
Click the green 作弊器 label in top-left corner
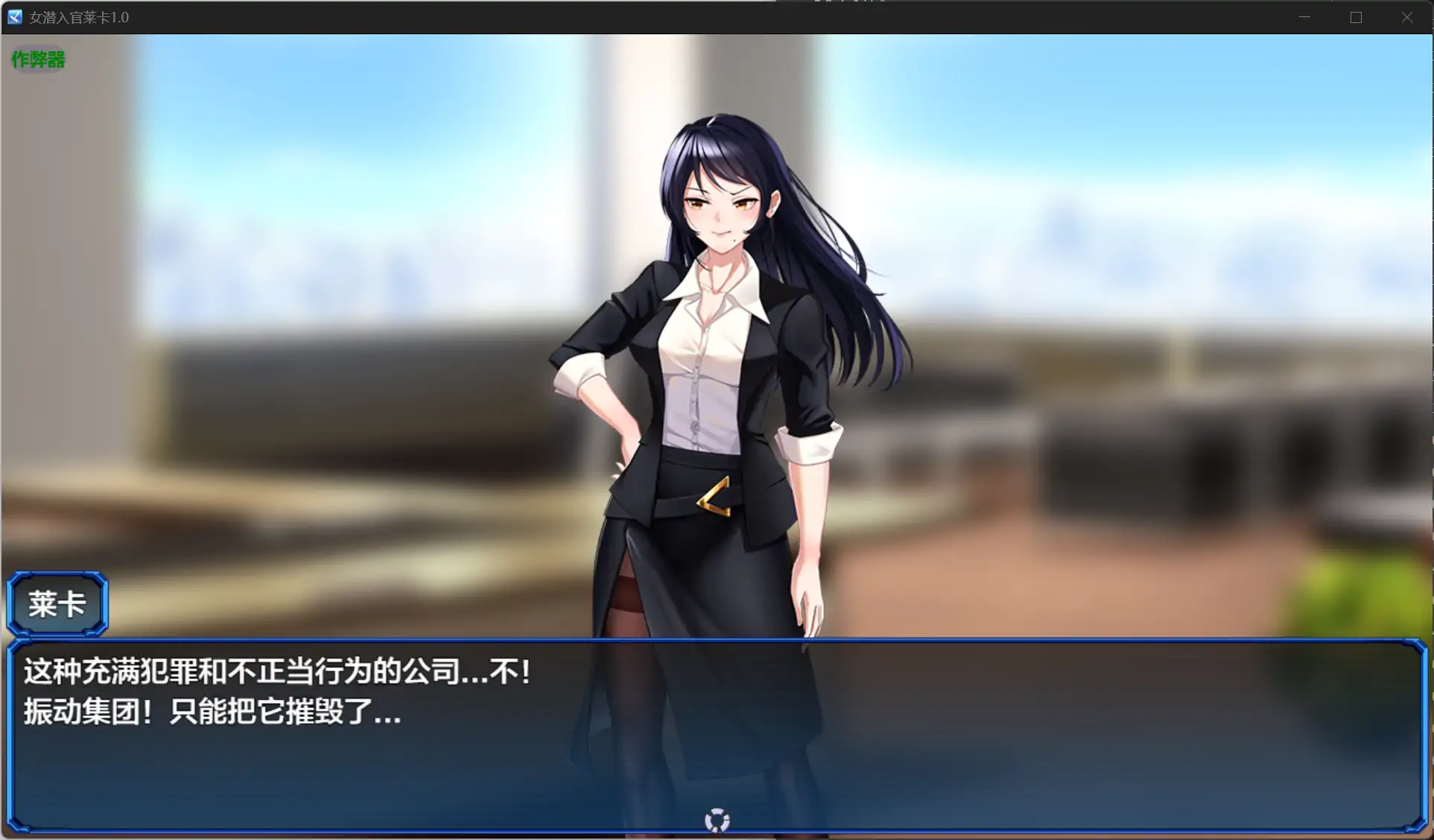[37, 60]
